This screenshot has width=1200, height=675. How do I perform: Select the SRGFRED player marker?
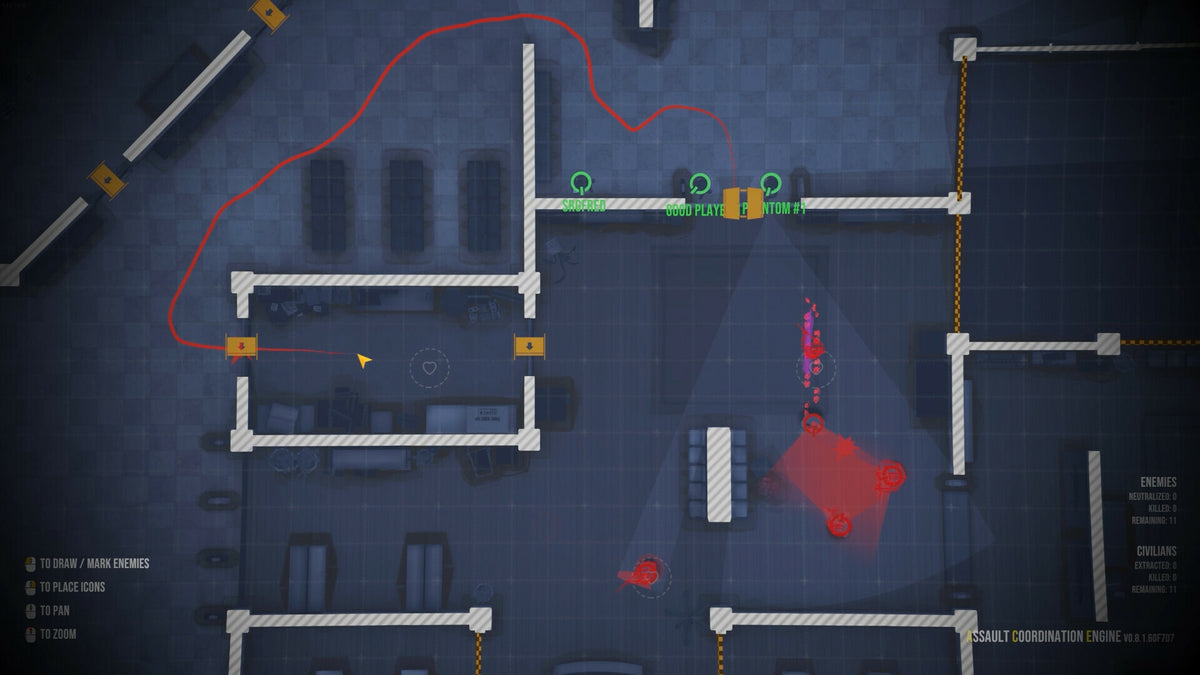click(581, 183)
